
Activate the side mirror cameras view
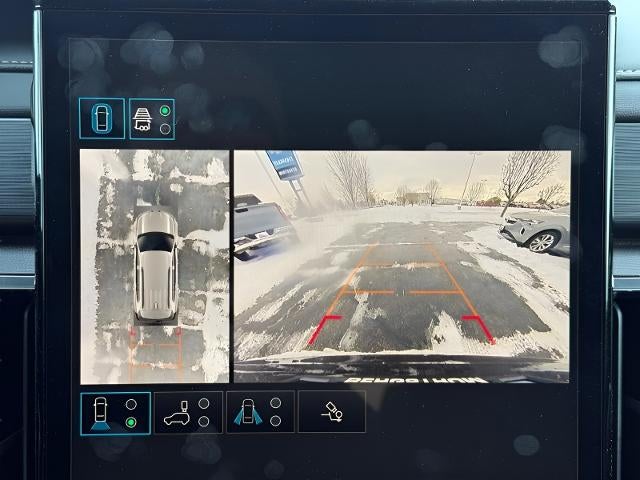[x=259, y=412]
